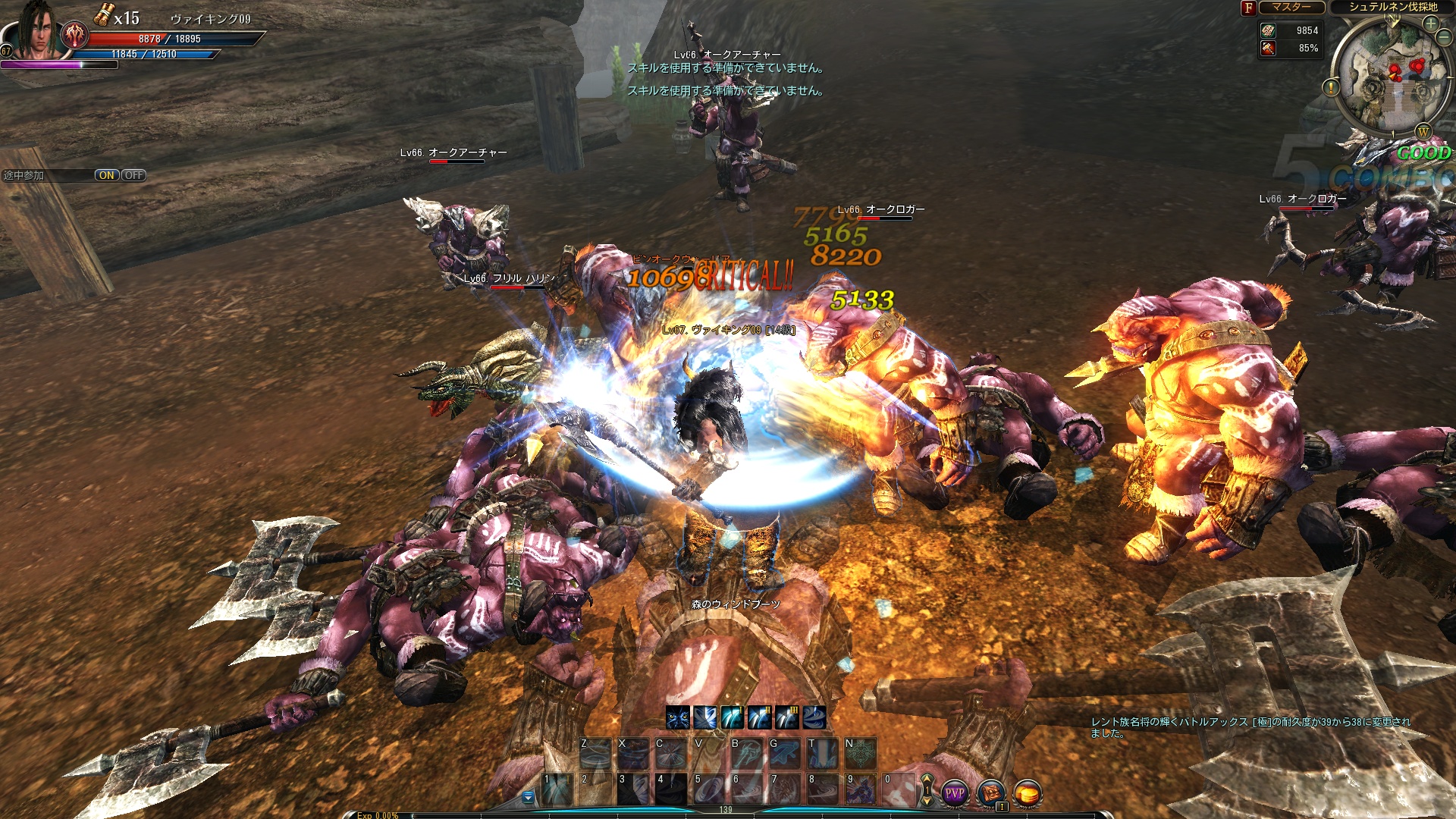Activate the skill in hotbar slot 9

click(861, 789)
